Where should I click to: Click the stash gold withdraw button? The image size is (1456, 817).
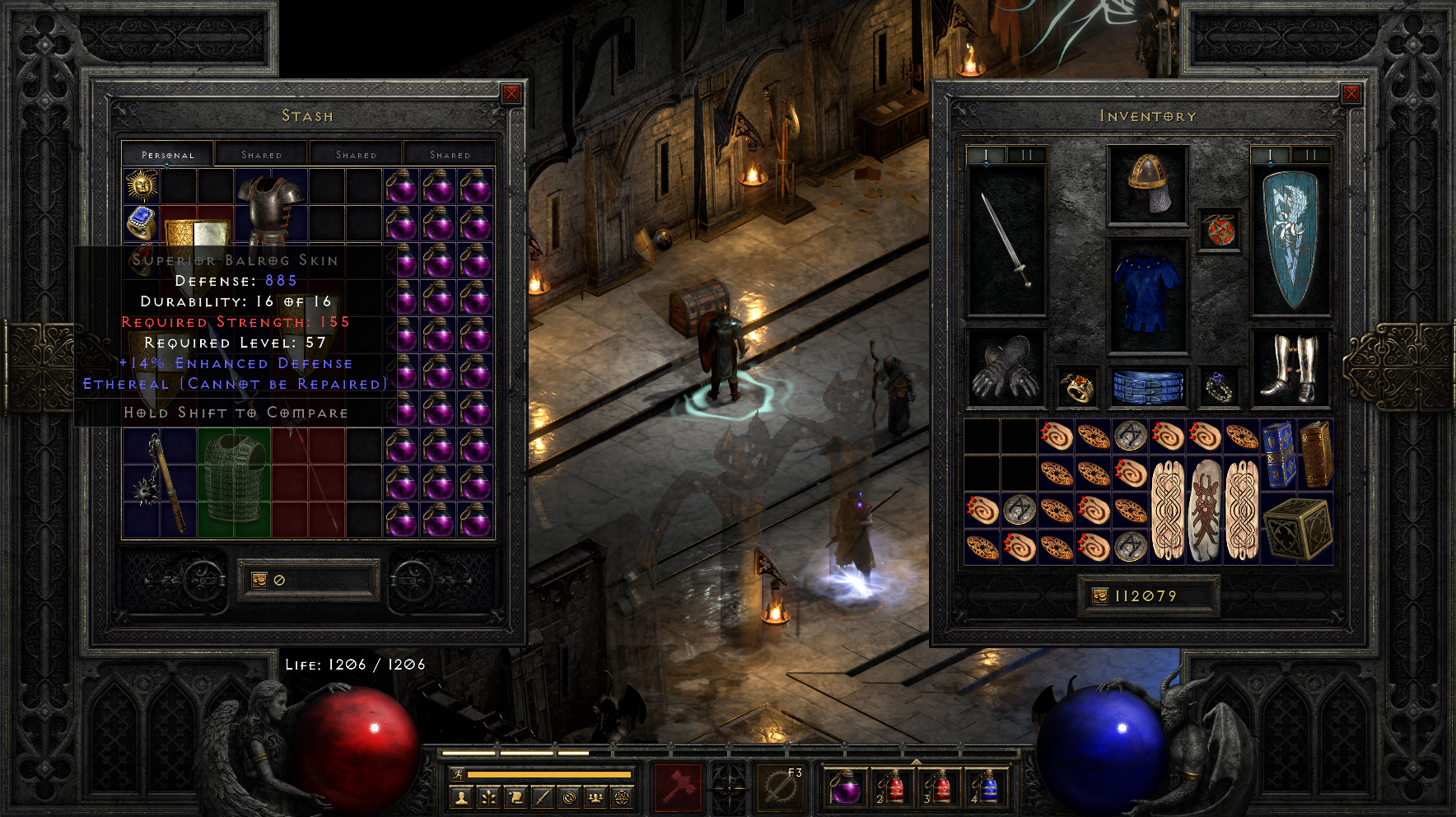click(x=259, y=580)
